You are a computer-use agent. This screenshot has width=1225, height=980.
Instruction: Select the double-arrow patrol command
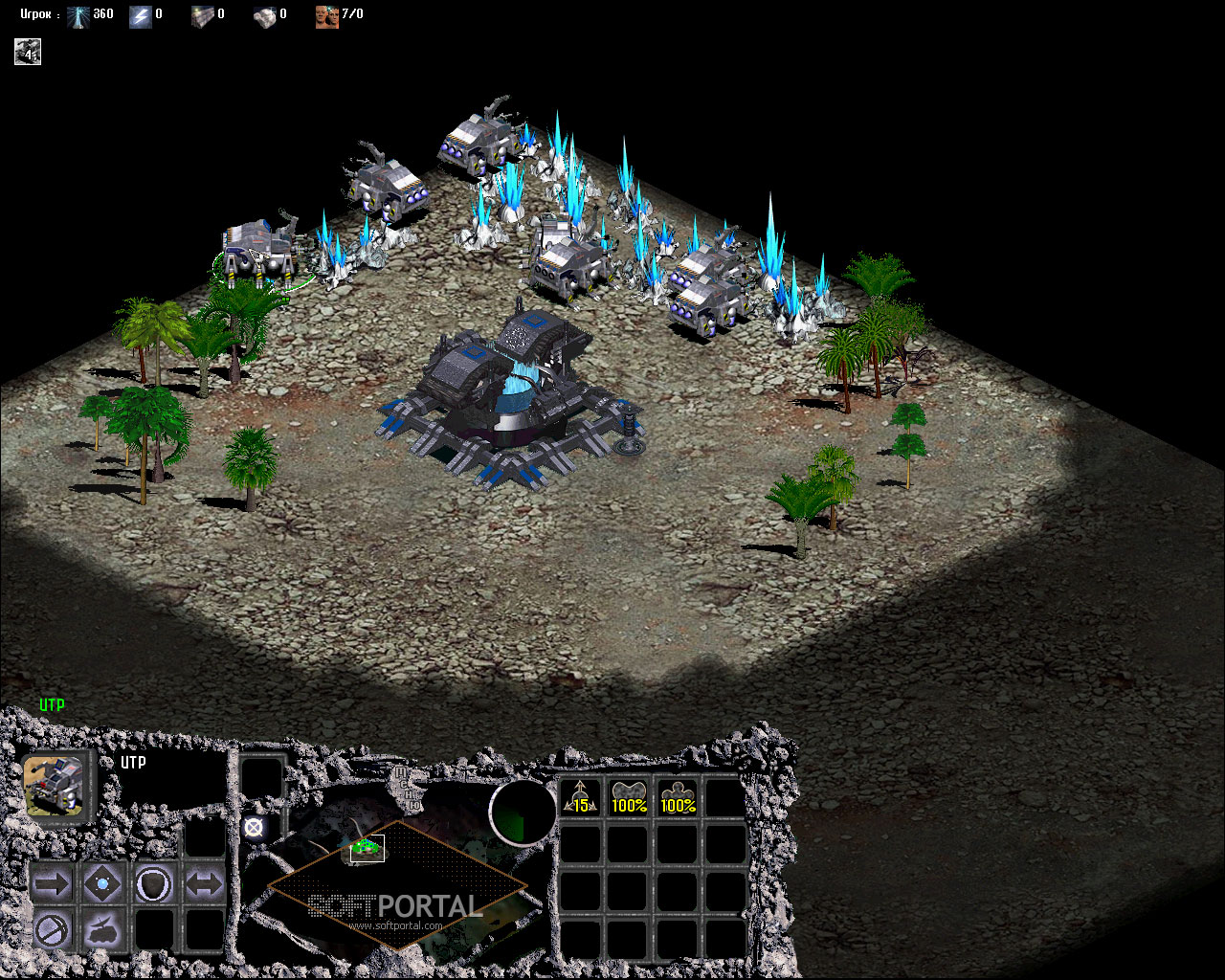coord(204,883)
